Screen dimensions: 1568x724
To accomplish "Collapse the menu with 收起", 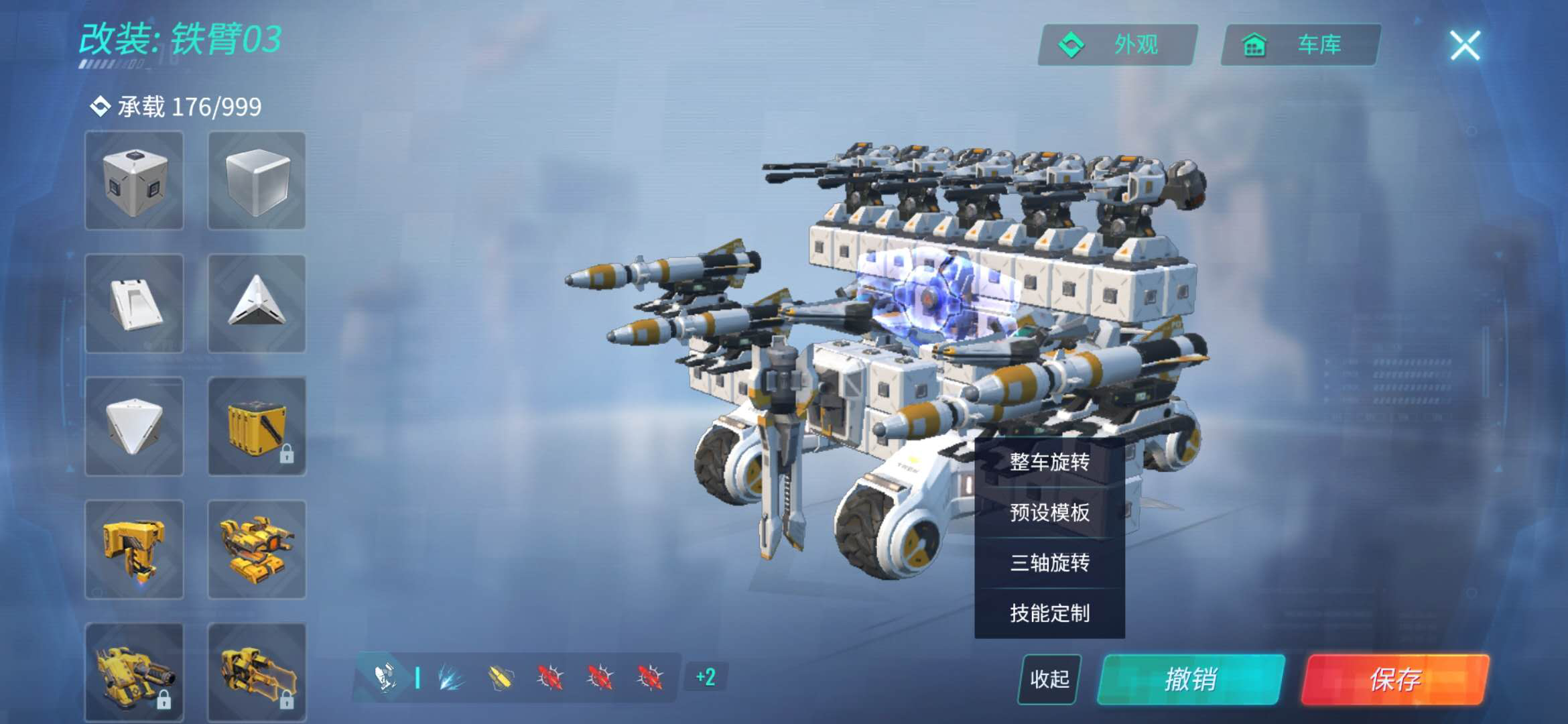I will pyautogui.click(x=1049, y=679).
